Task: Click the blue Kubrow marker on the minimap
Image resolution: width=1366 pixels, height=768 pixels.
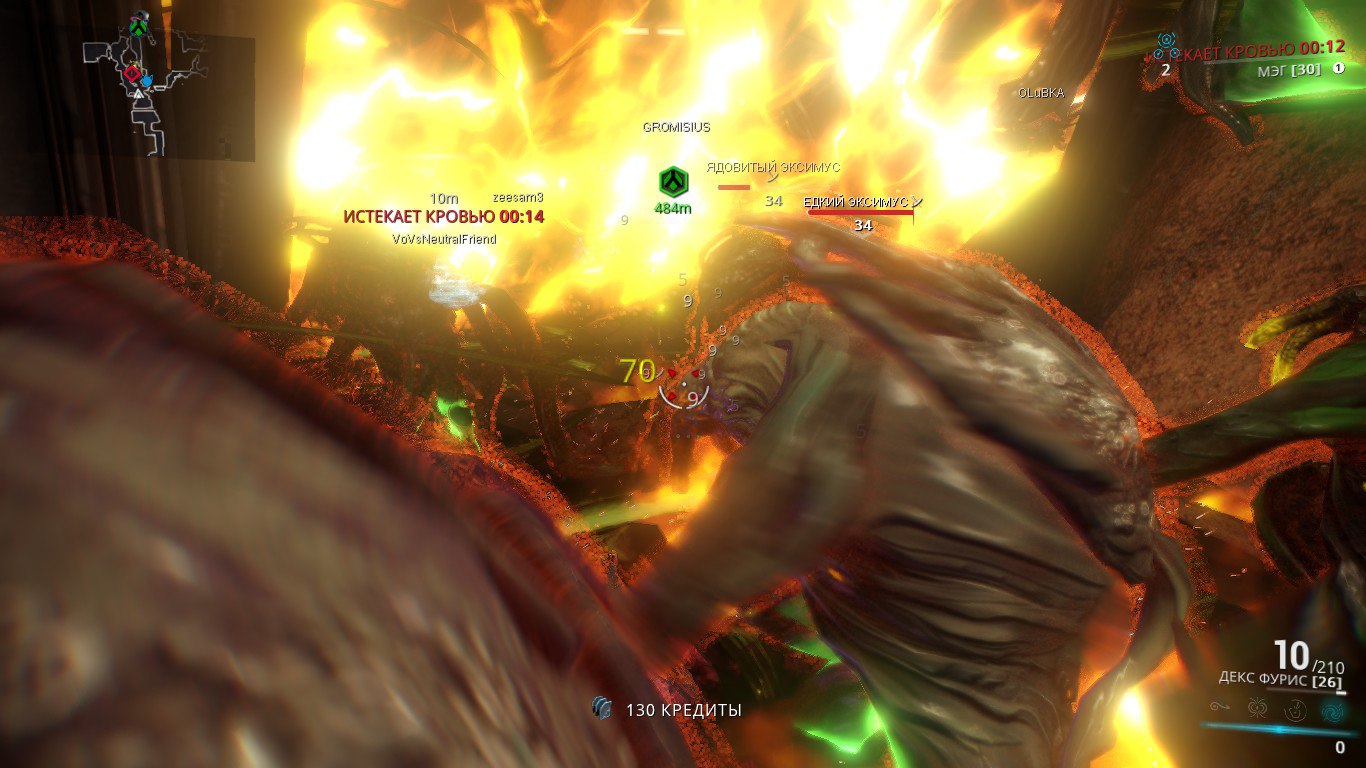Action: [146, 79]
